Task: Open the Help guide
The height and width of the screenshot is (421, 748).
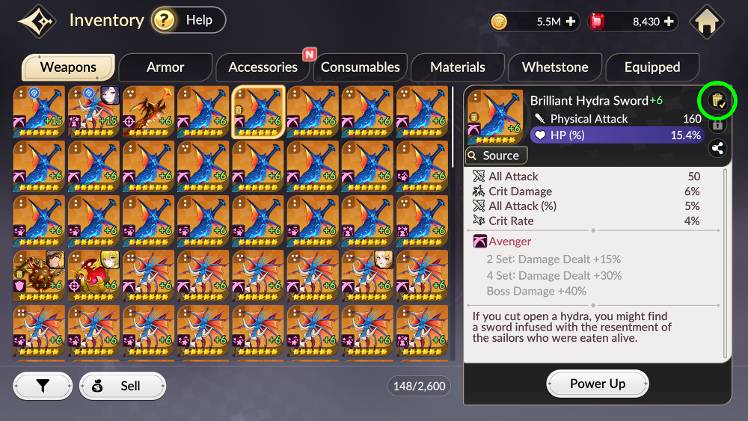Action: [x=188, y=20]
